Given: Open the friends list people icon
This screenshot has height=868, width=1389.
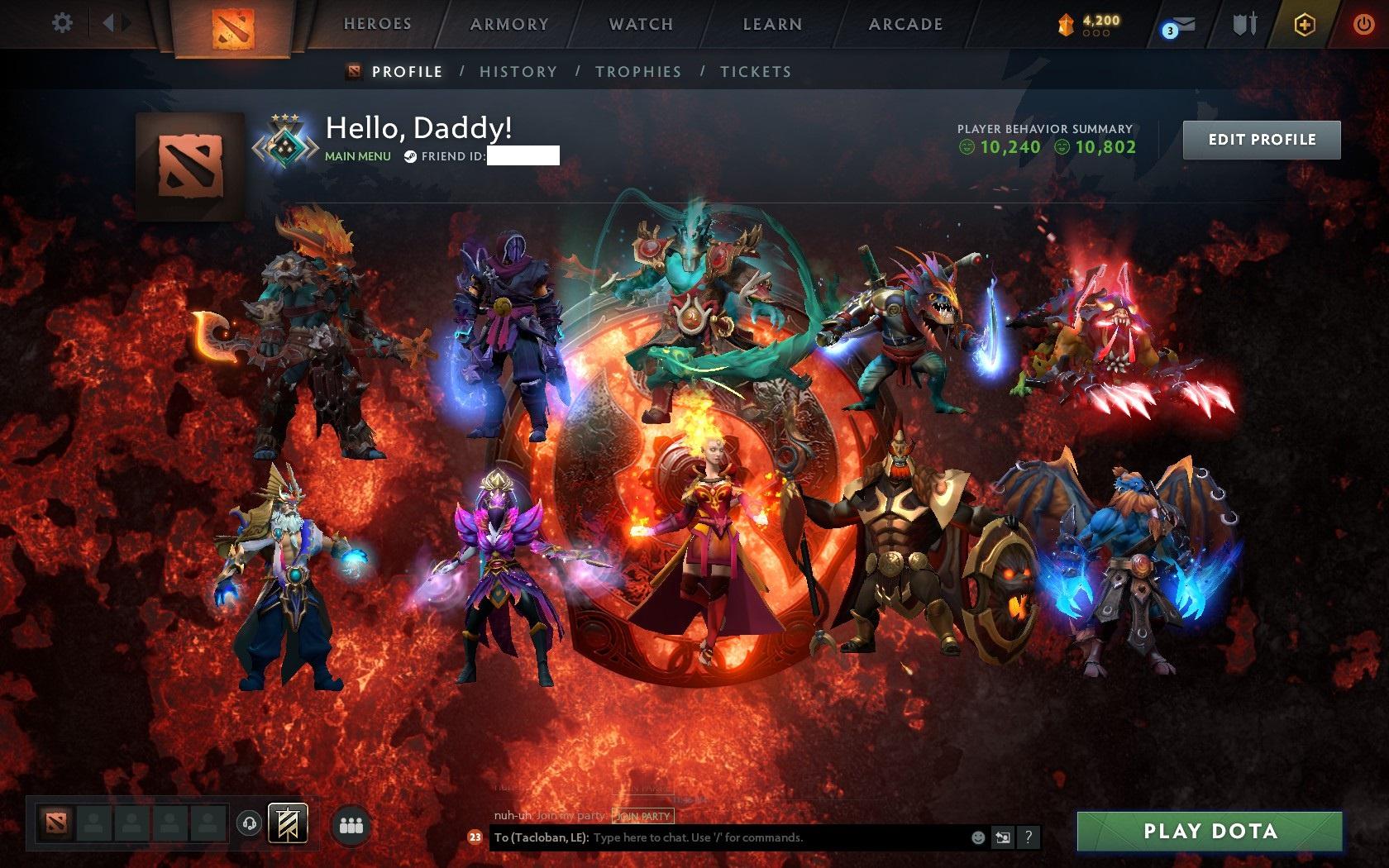Looking at the screenshot, I should pos(350,822).
